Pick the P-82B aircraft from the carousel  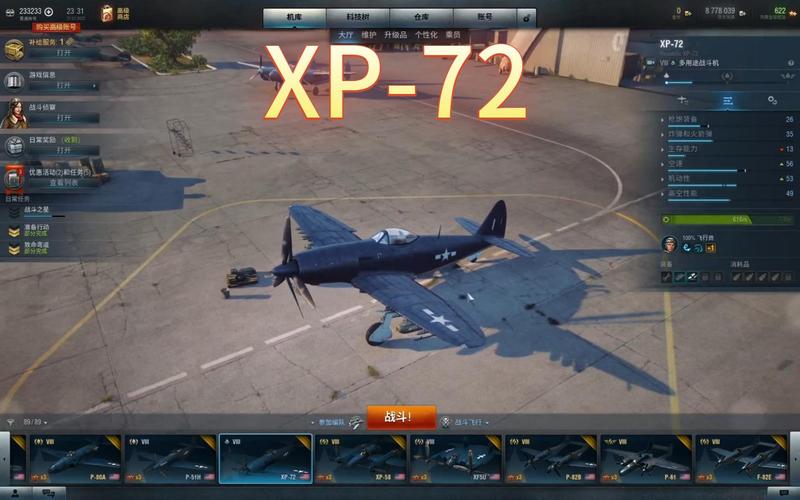pyautogui.click(x=552, y=460)
